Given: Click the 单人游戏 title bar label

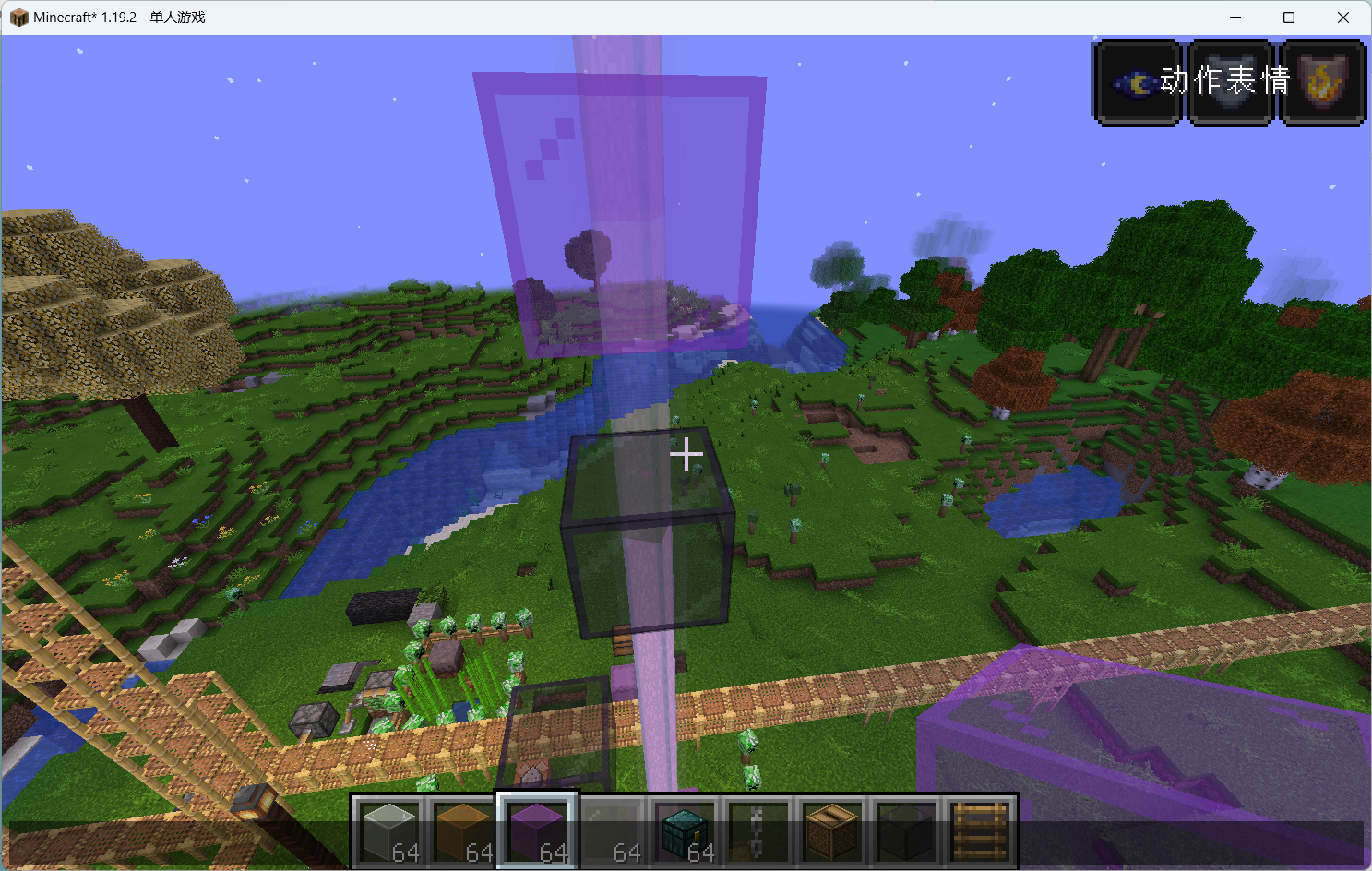Looking at the screenshot, I should (175, 17).
